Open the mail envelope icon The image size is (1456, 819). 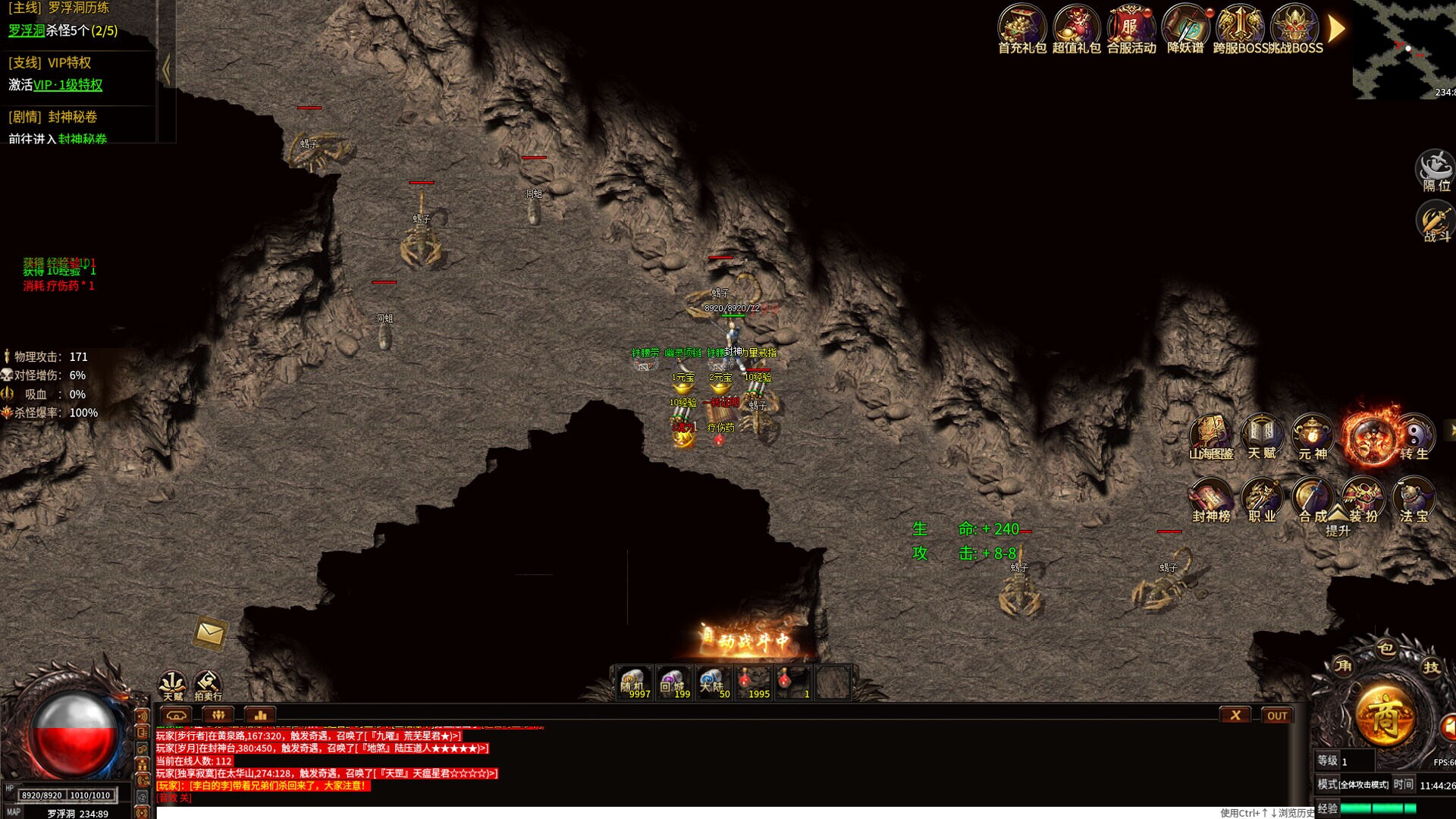[x=209, y=633]
